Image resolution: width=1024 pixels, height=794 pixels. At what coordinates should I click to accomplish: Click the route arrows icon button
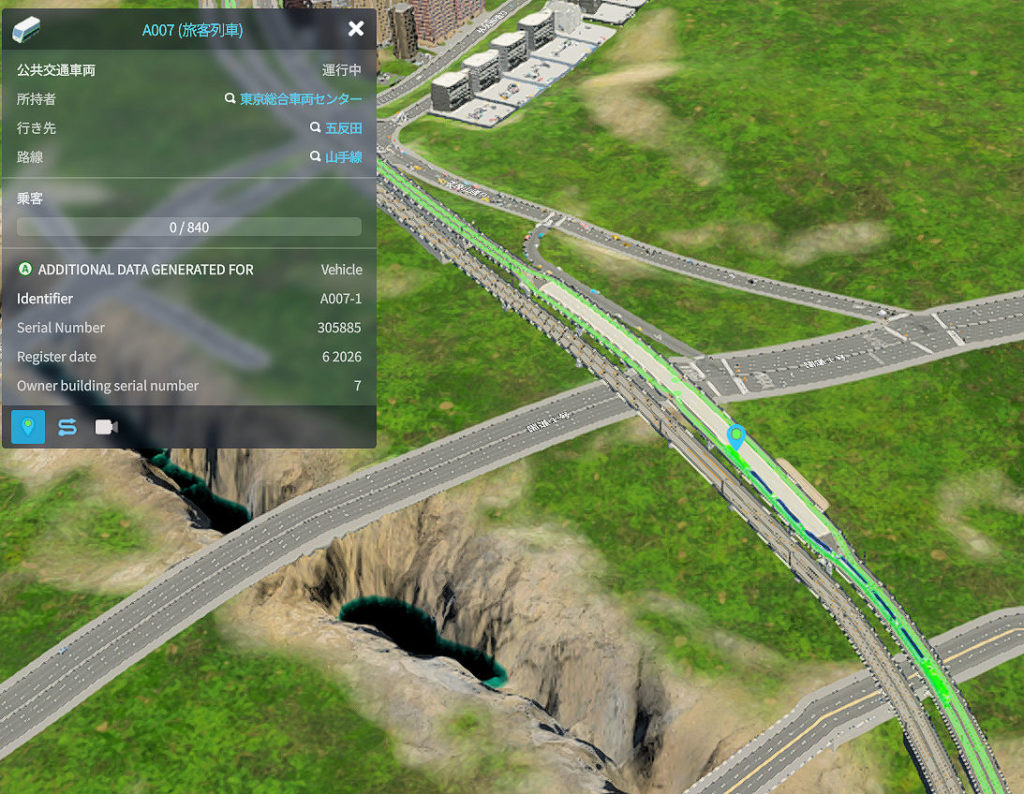point(67,427)
